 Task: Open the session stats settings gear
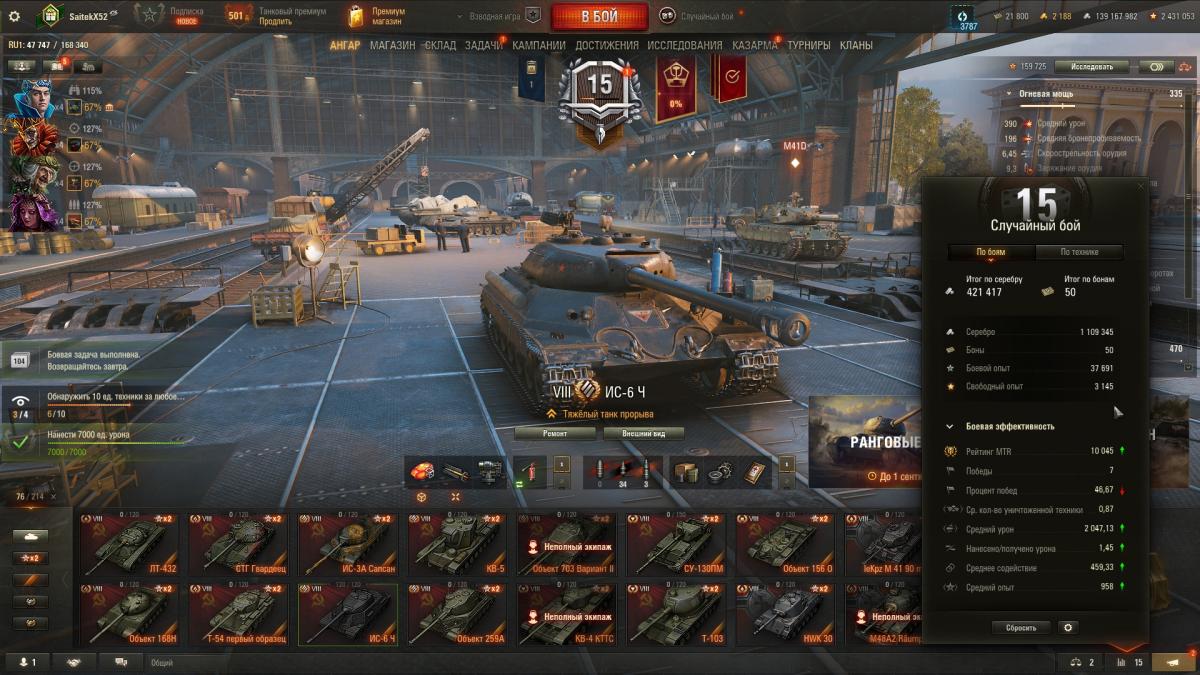(1068, 628)
